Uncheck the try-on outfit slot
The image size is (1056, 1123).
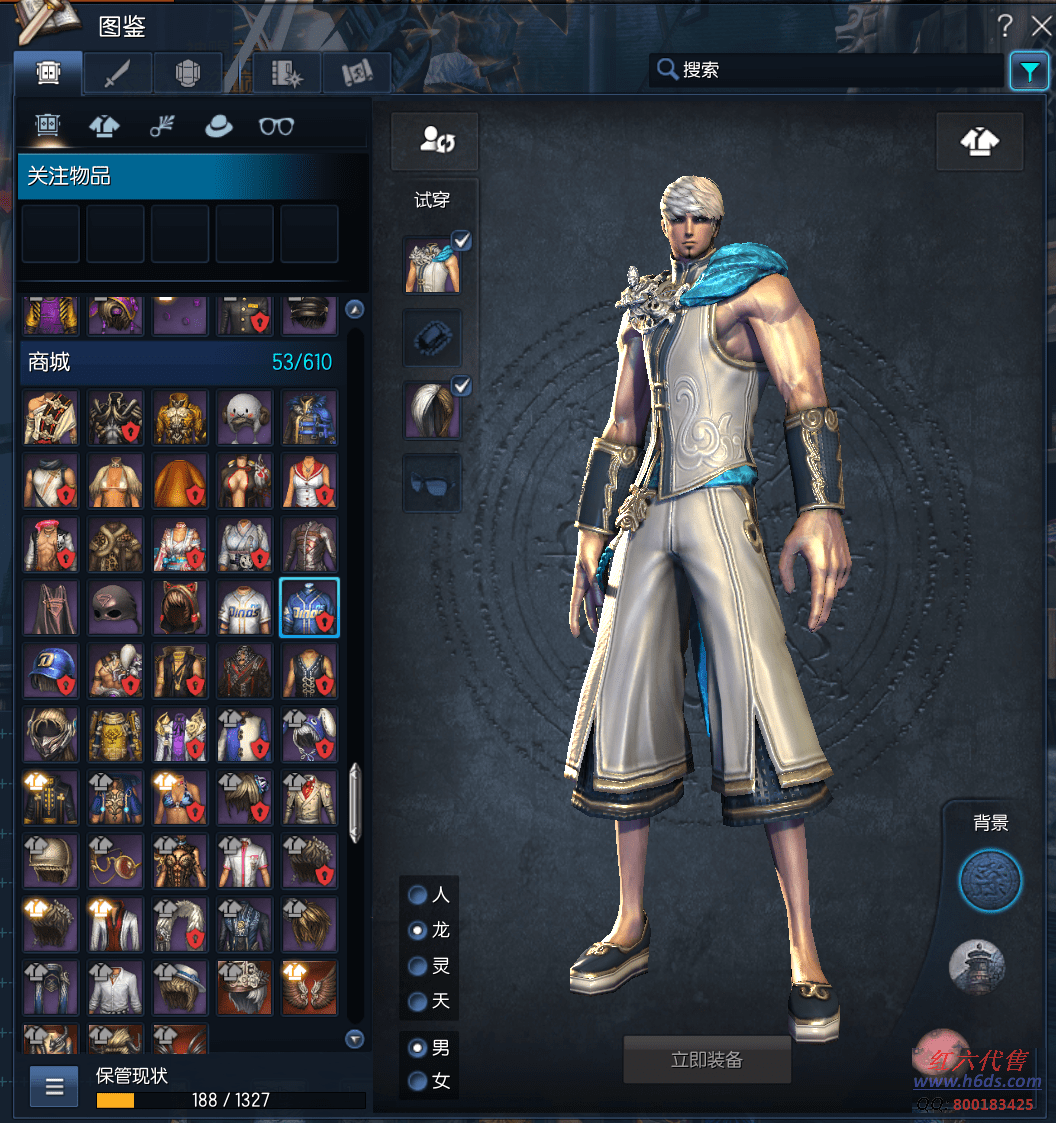pos(461,240)
